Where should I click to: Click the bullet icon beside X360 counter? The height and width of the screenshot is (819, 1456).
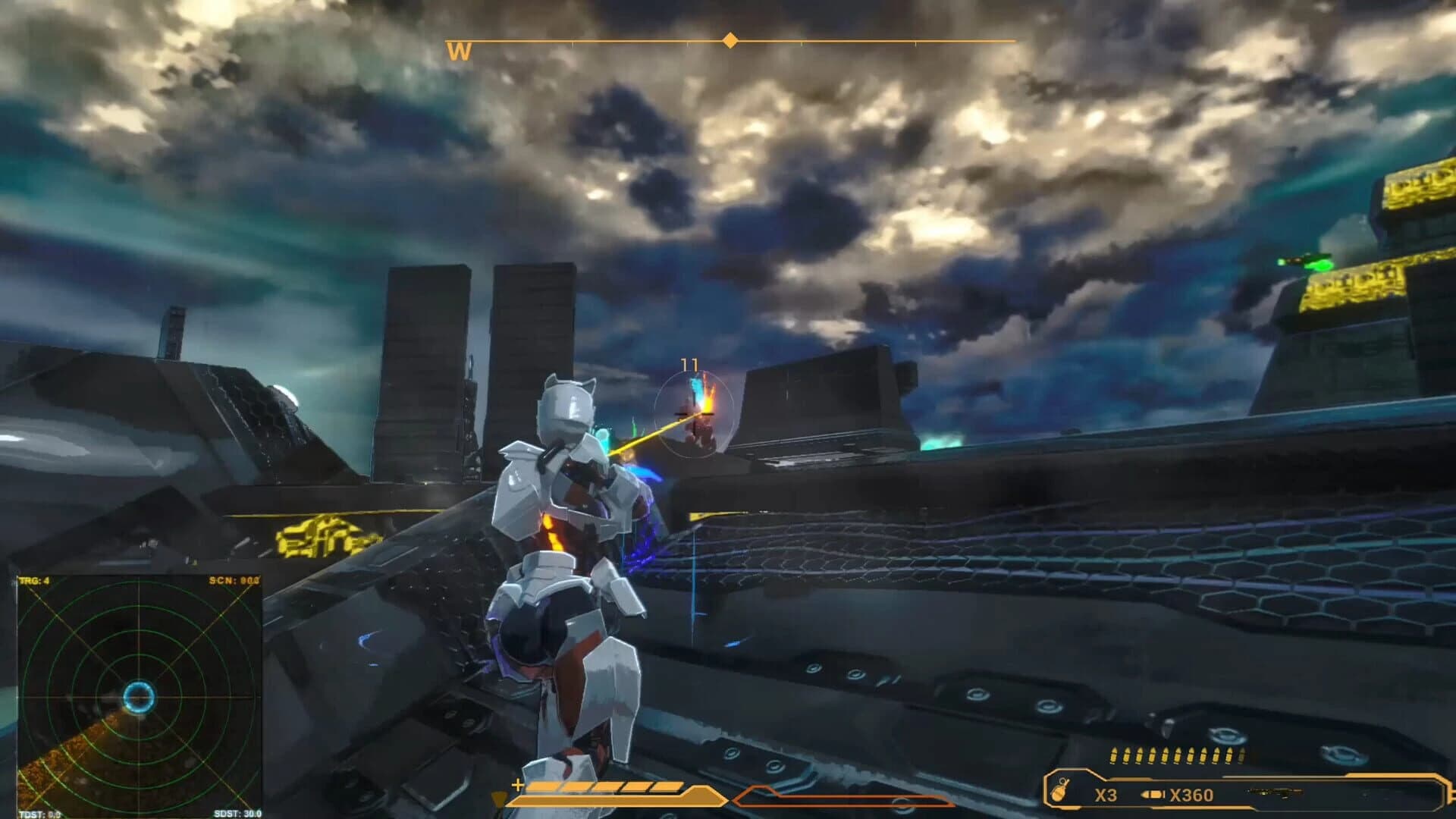pyautogui.click(x=1152, y=793)
